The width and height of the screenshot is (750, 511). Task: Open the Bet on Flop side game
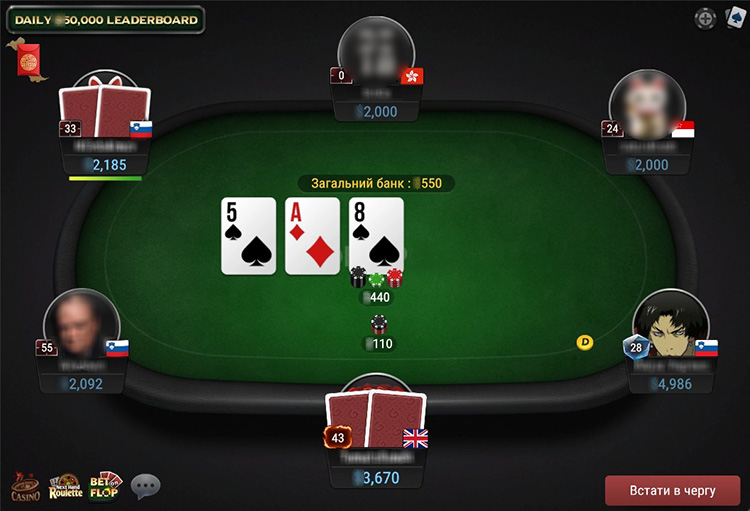(x=105, y=486)
